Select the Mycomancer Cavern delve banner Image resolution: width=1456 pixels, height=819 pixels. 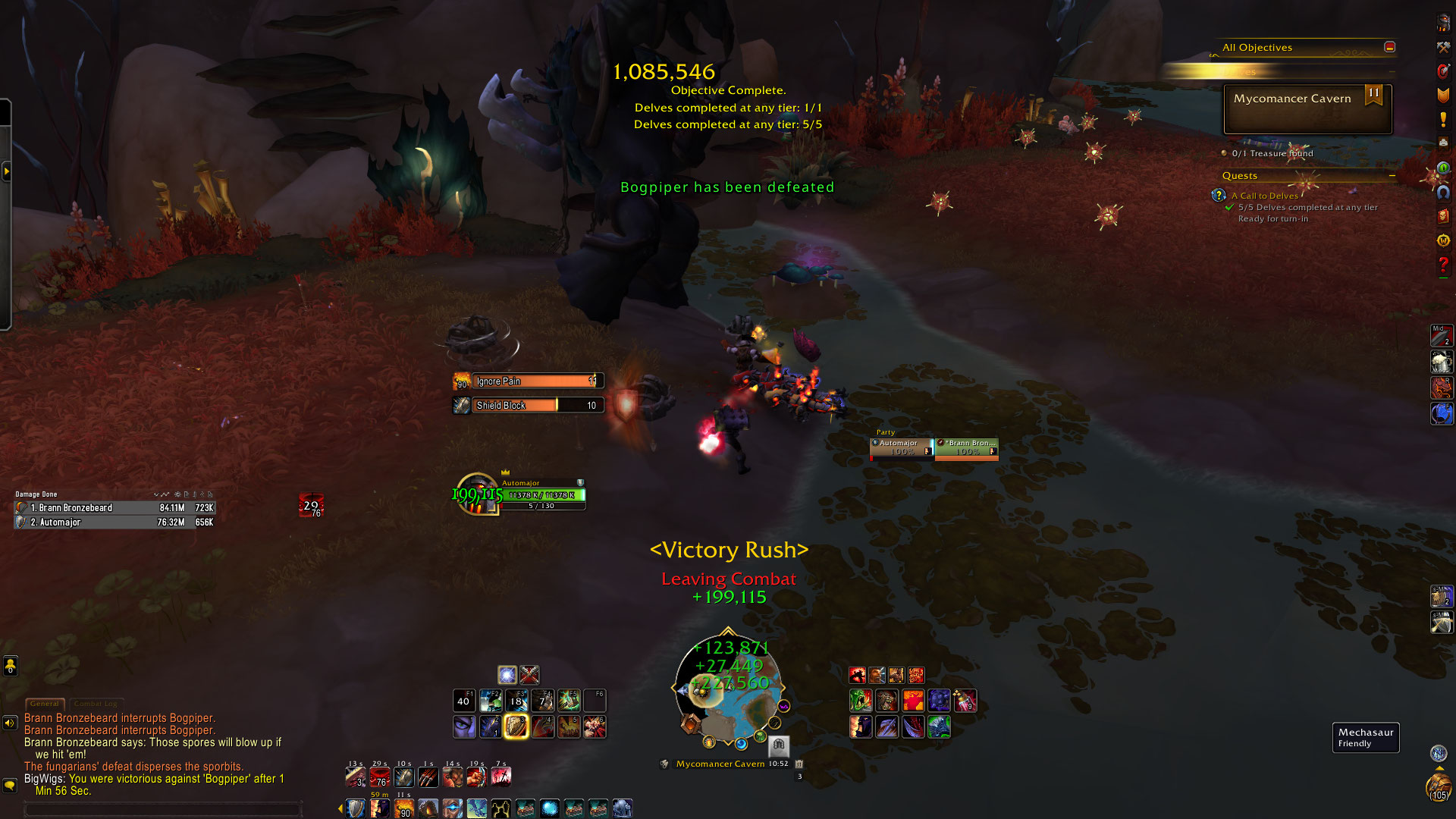(1307, 108)
